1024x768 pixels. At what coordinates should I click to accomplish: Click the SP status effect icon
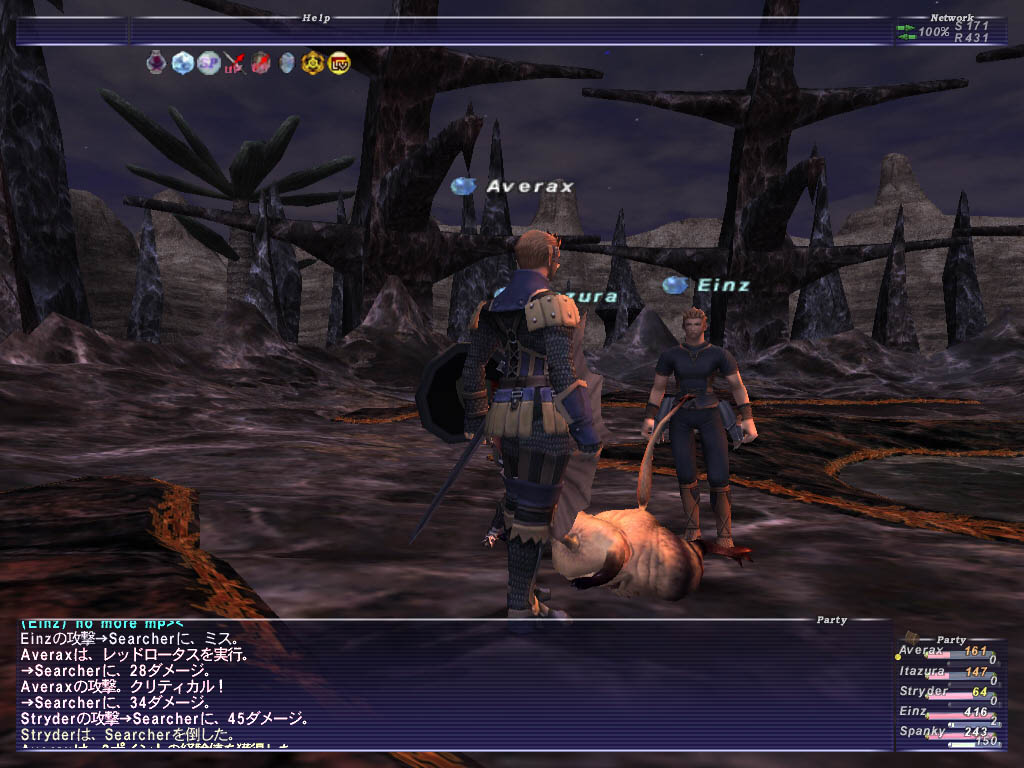pos(208,63)
